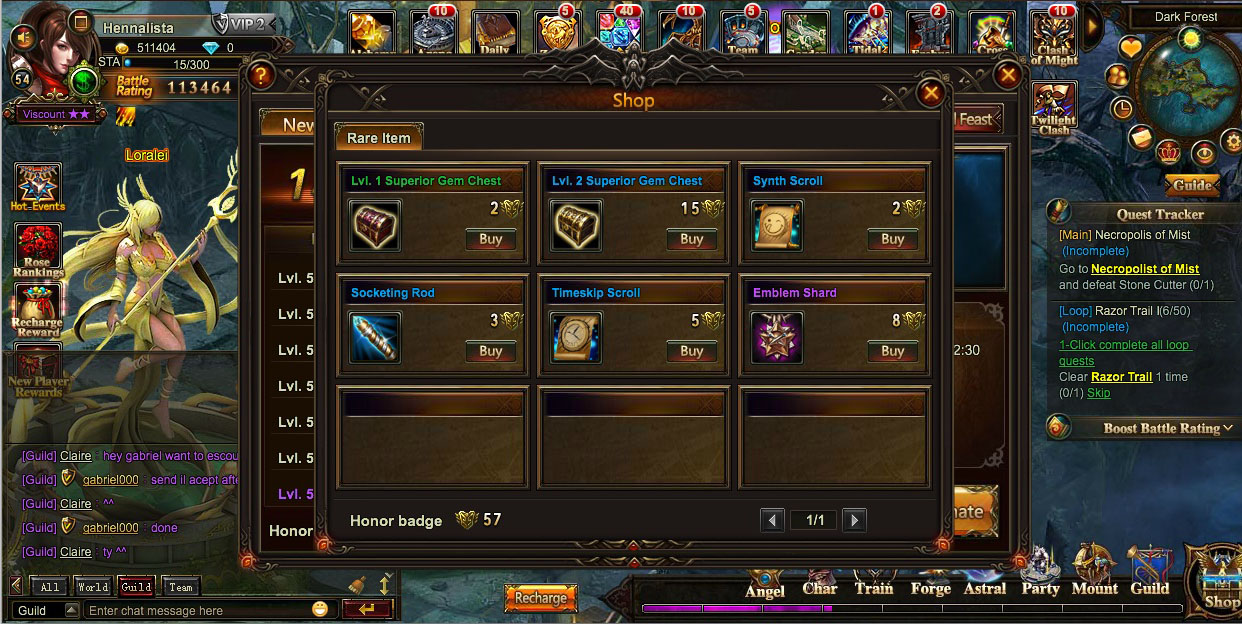Select the Rare Item tab
1242x624 pixels.
(x=379, y=138)
